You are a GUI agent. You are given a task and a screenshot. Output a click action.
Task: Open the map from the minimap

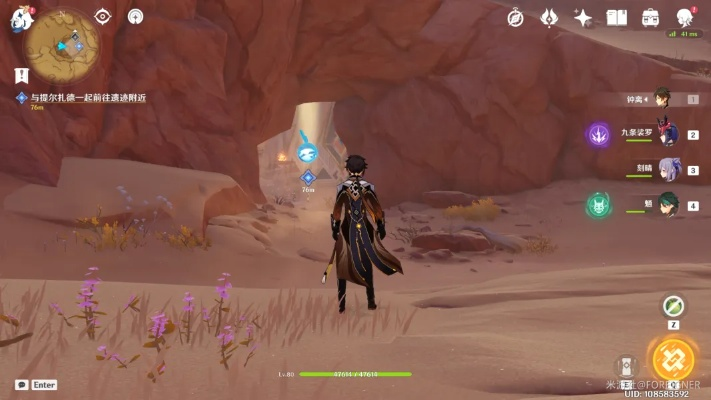coord(62,44)
